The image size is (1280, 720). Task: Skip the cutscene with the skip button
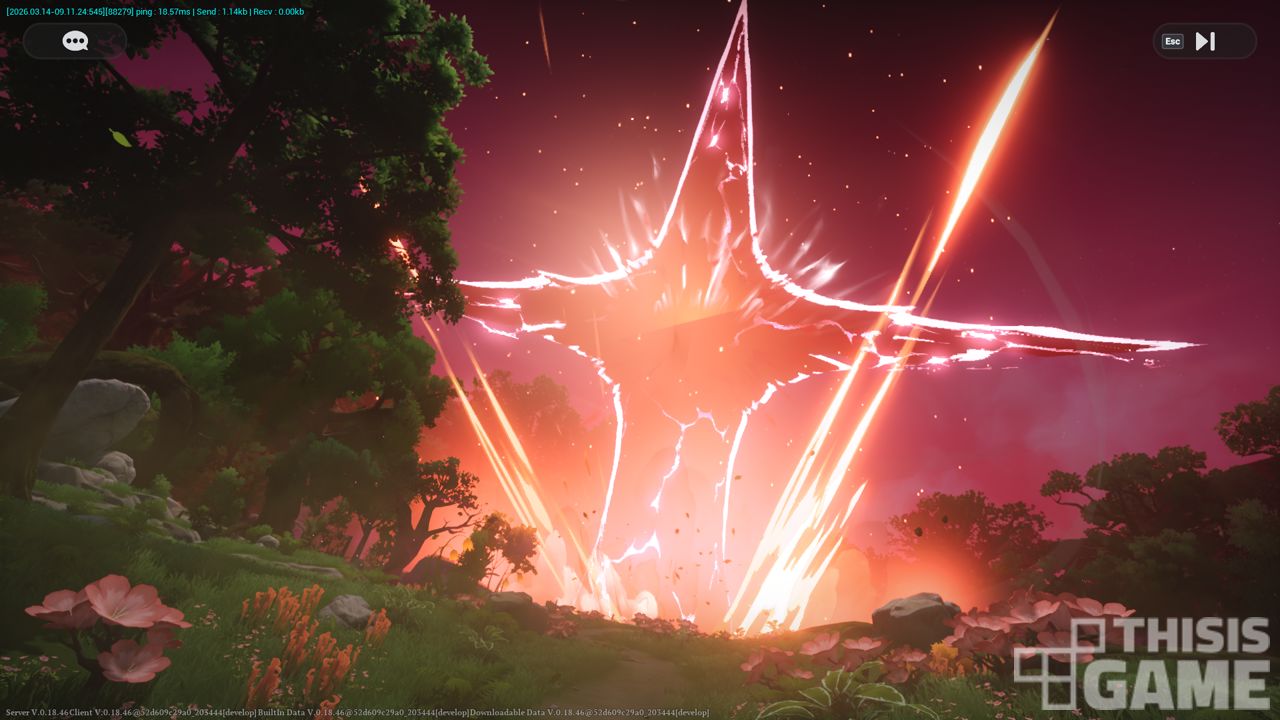point(1204,41)
